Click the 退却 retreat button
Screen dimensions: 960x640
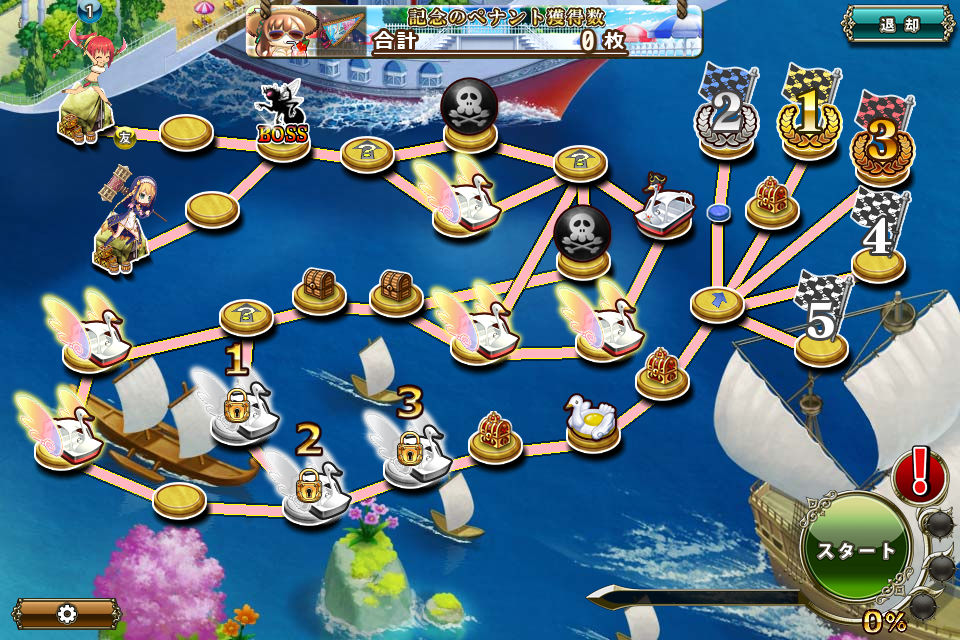click(x=898, y=24)
